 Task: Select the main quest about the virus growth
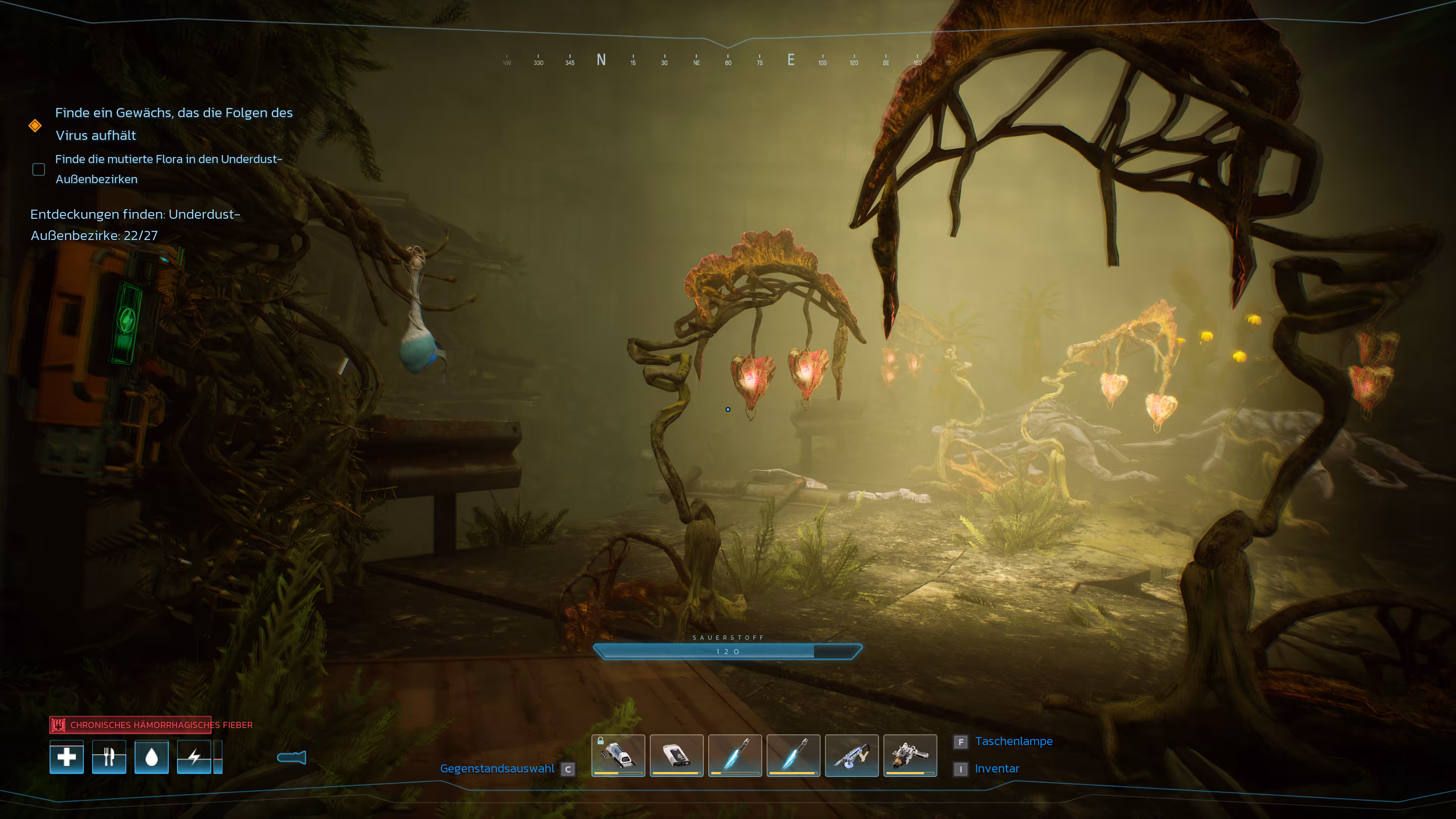tap(174, 124)
